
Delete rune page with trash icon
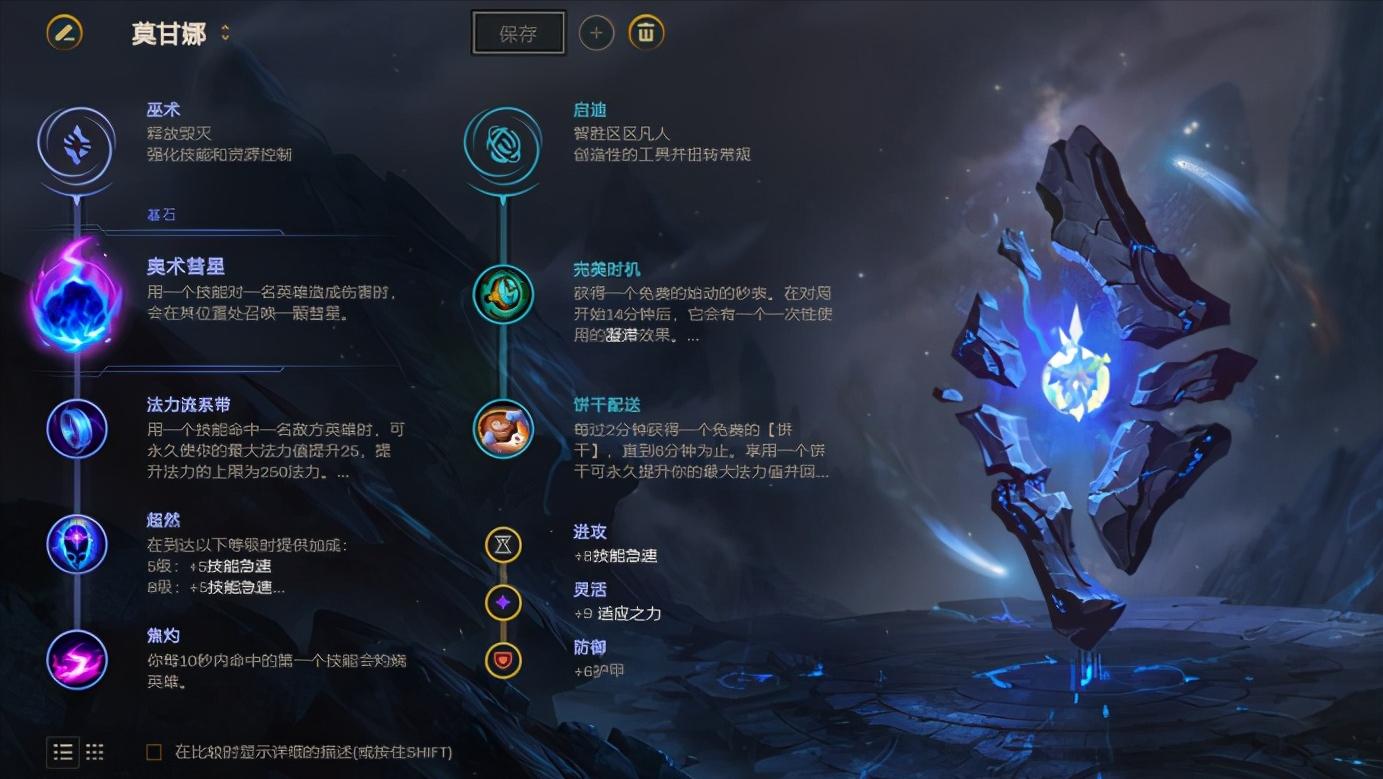[646, 32]
